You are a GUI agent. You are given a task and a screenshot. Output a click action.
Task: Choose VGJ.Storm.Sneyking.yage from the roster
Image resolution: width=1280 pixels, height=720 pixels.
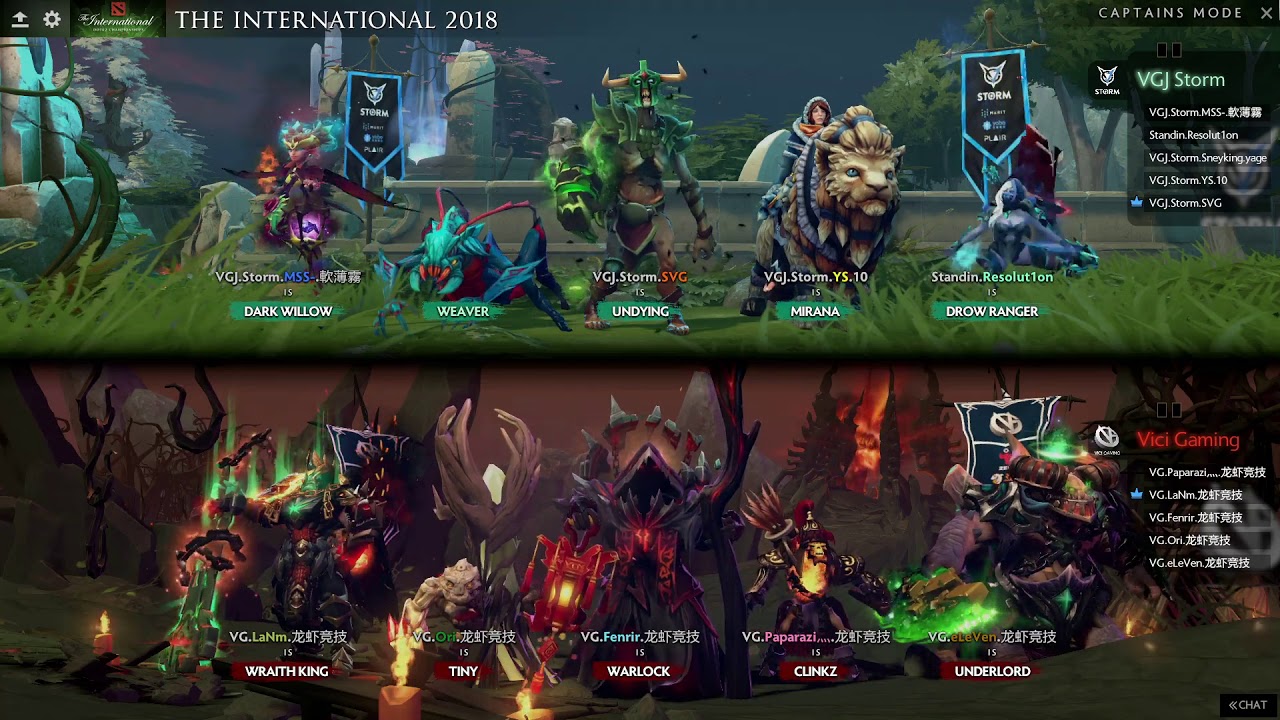(x=1207, y=158)
